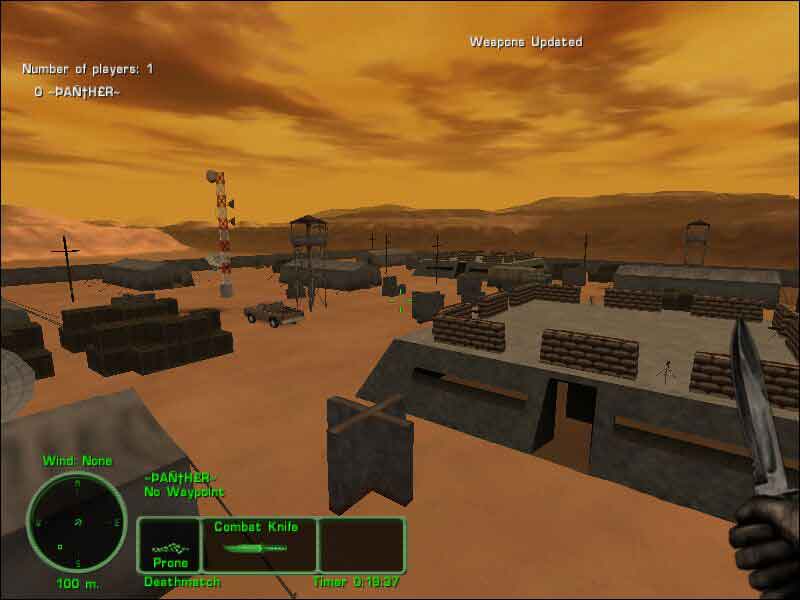This screenshot has height=600, width=800.
Task: Select the Combat Knife weapon slot
Action: (259, 544)
